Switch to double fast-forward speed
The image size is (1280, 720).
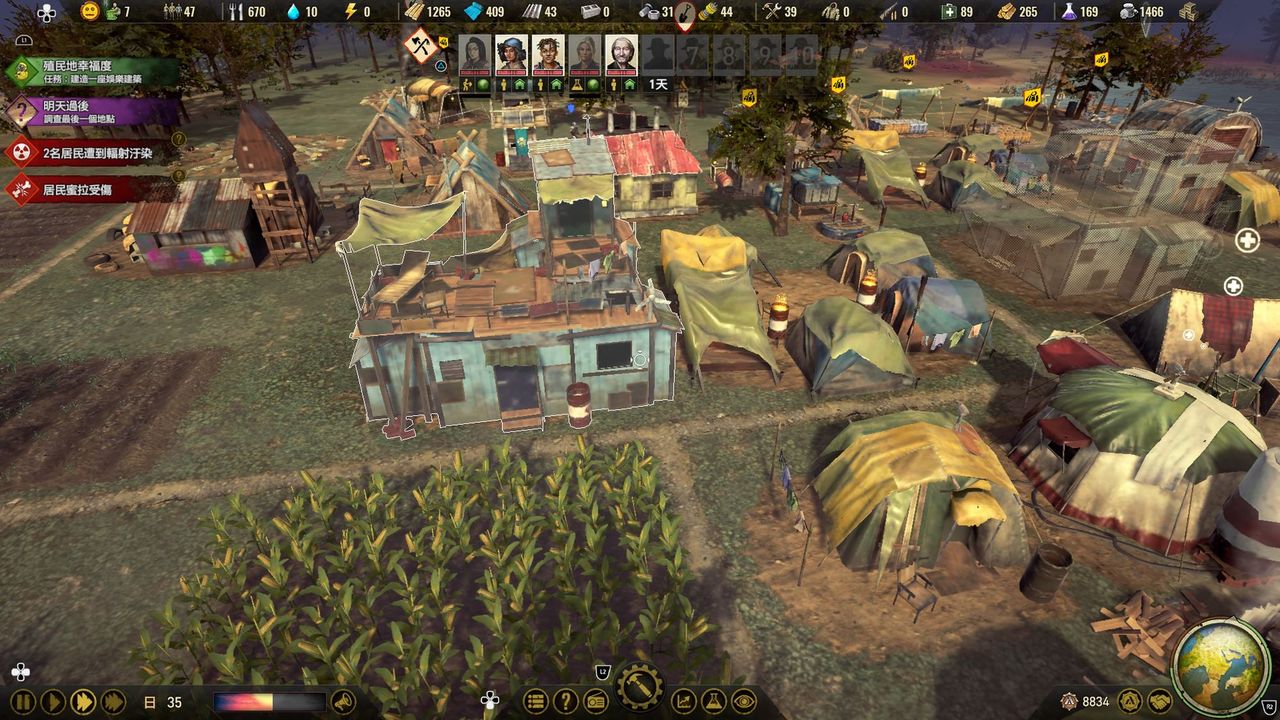[x=84, y=702]
